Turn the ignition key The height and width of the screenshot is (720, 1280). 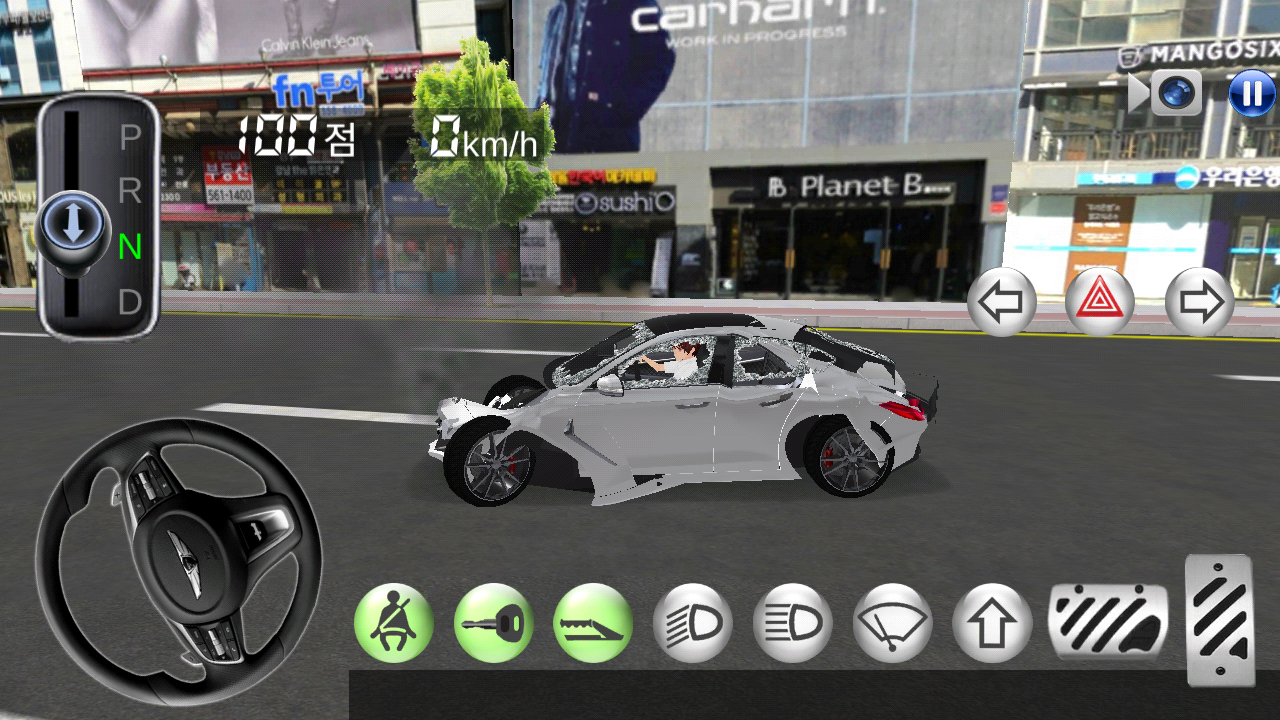494,622
